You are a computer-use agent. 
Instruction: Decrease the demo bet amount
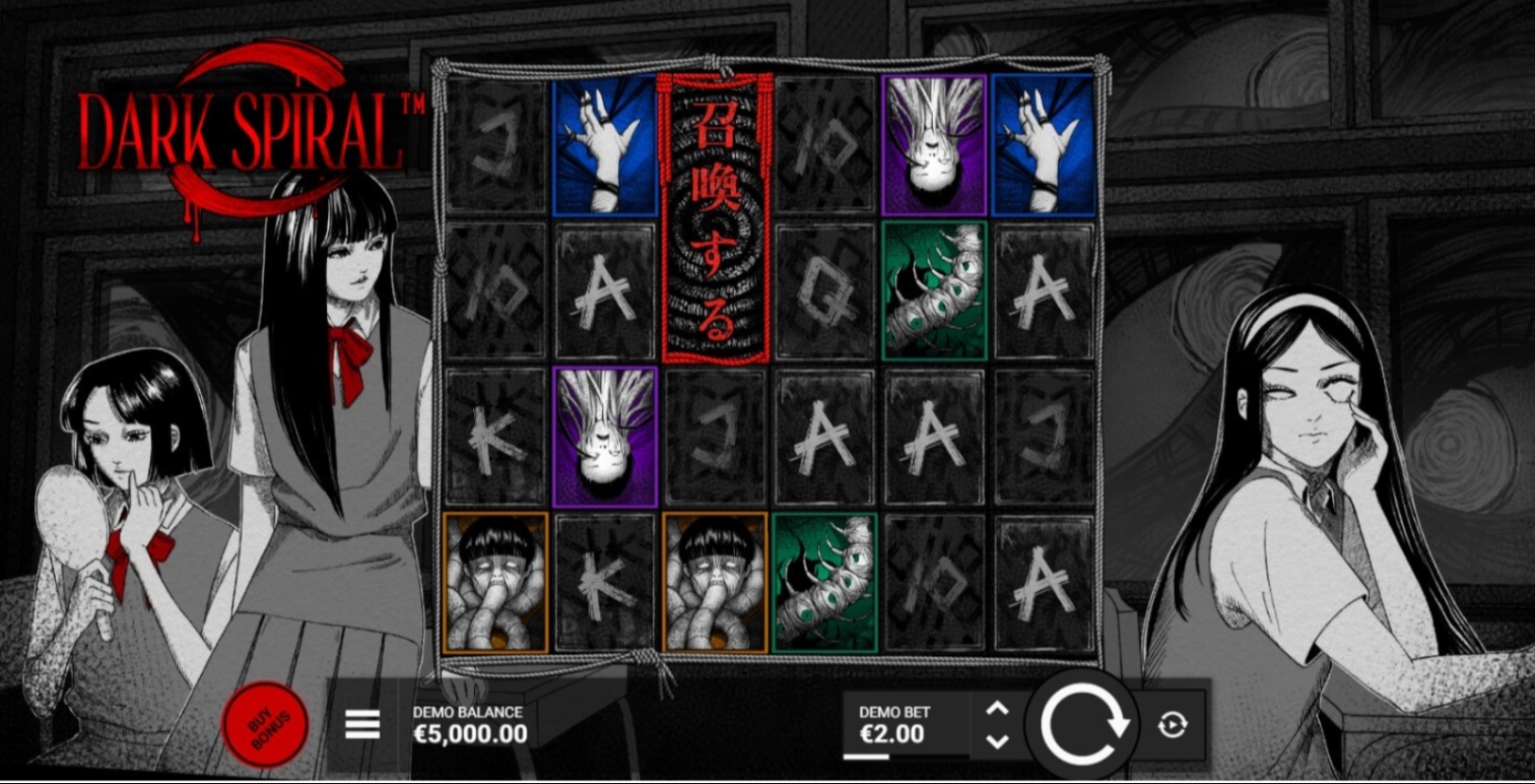pyautogui.click(x=996, y=741)
